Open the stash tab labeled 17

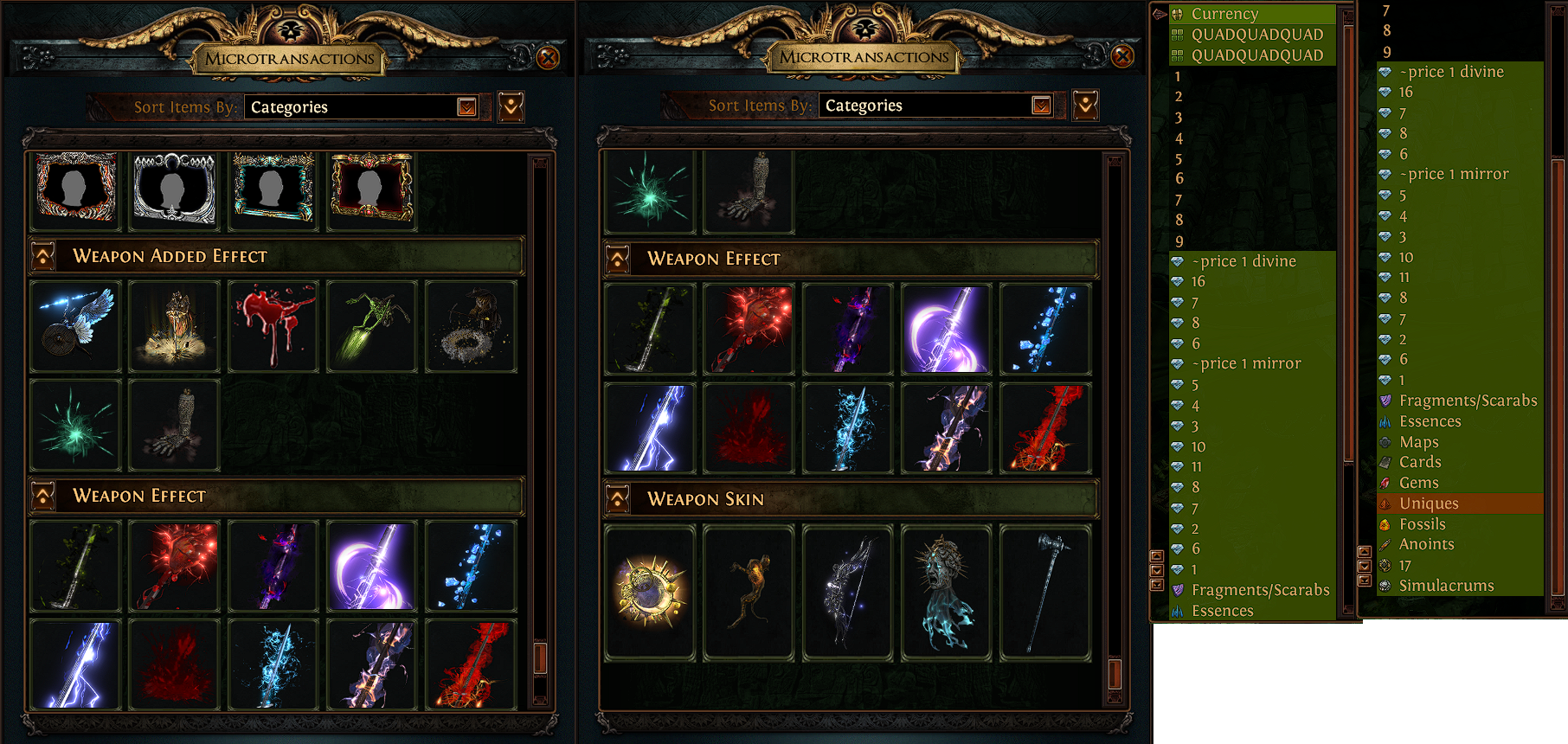tap(1404, 565)
